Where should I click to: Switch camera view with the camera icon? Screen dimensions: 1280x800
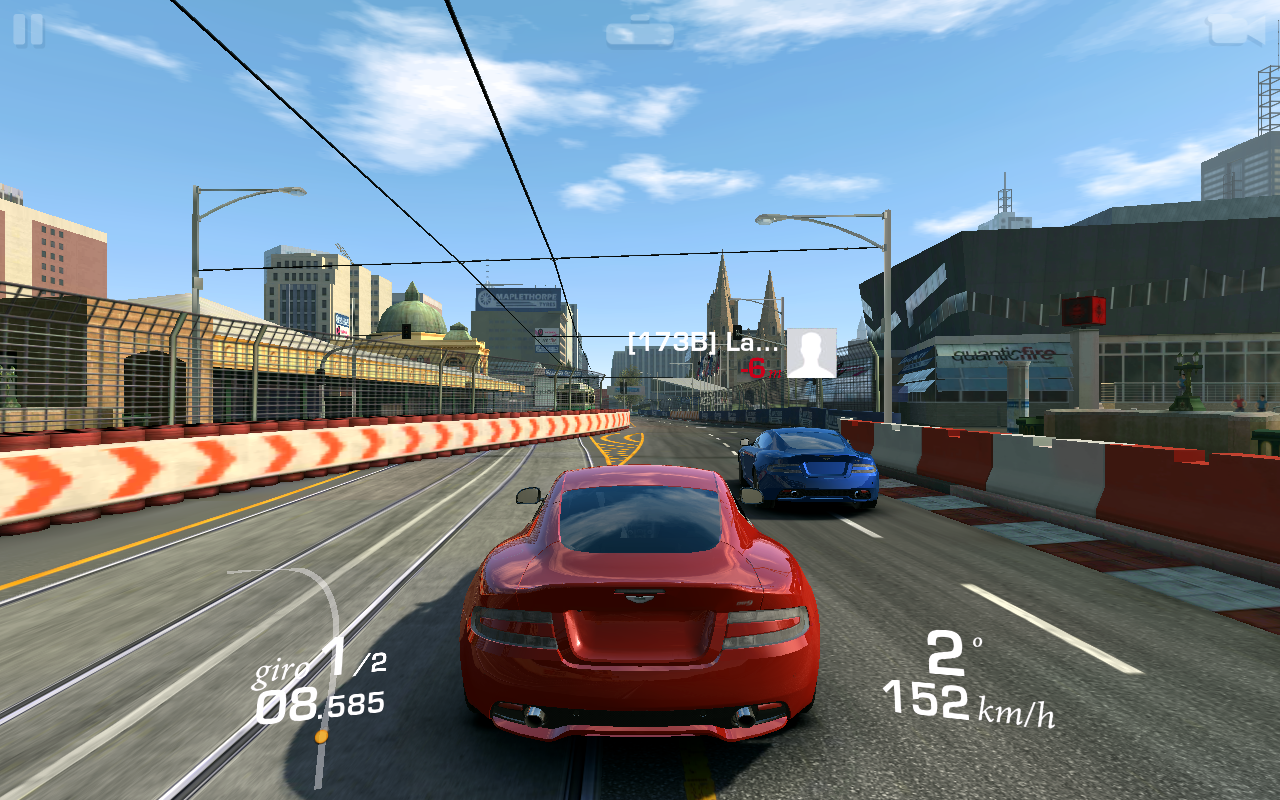tap(1235, 29)
